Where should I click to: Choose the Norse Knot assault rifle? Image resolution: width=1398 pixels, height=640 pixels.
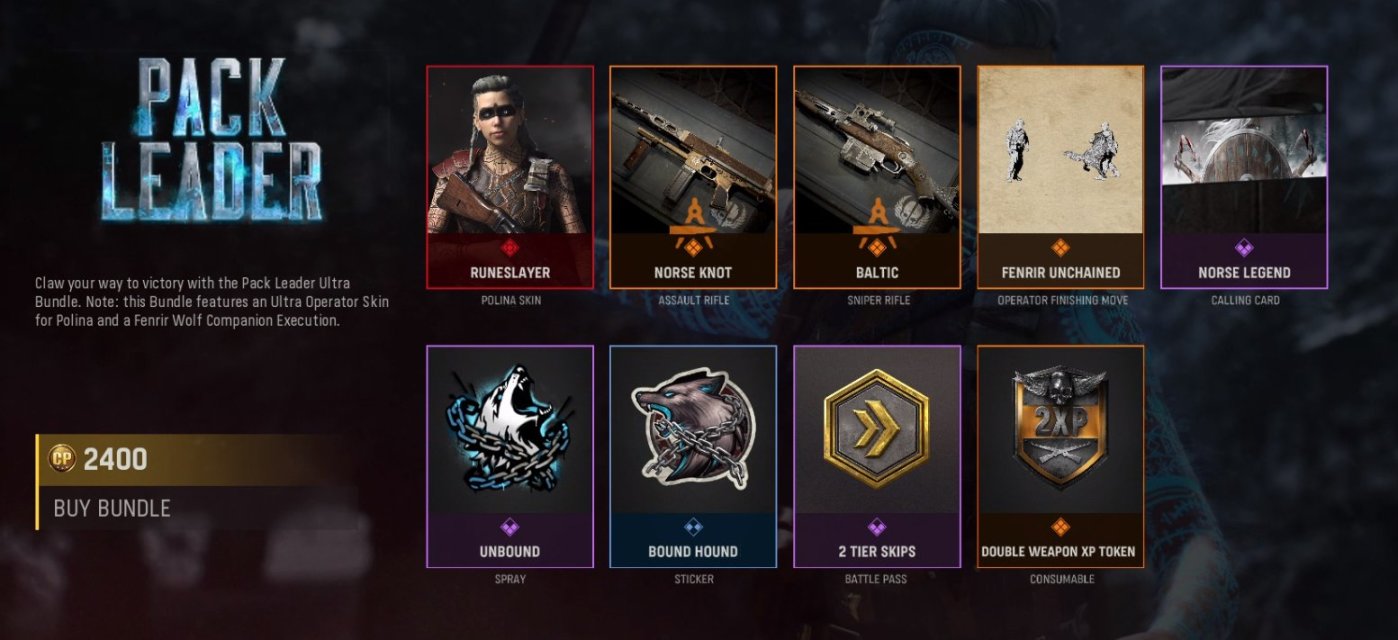pyautogui.click(x=693, y=177)
